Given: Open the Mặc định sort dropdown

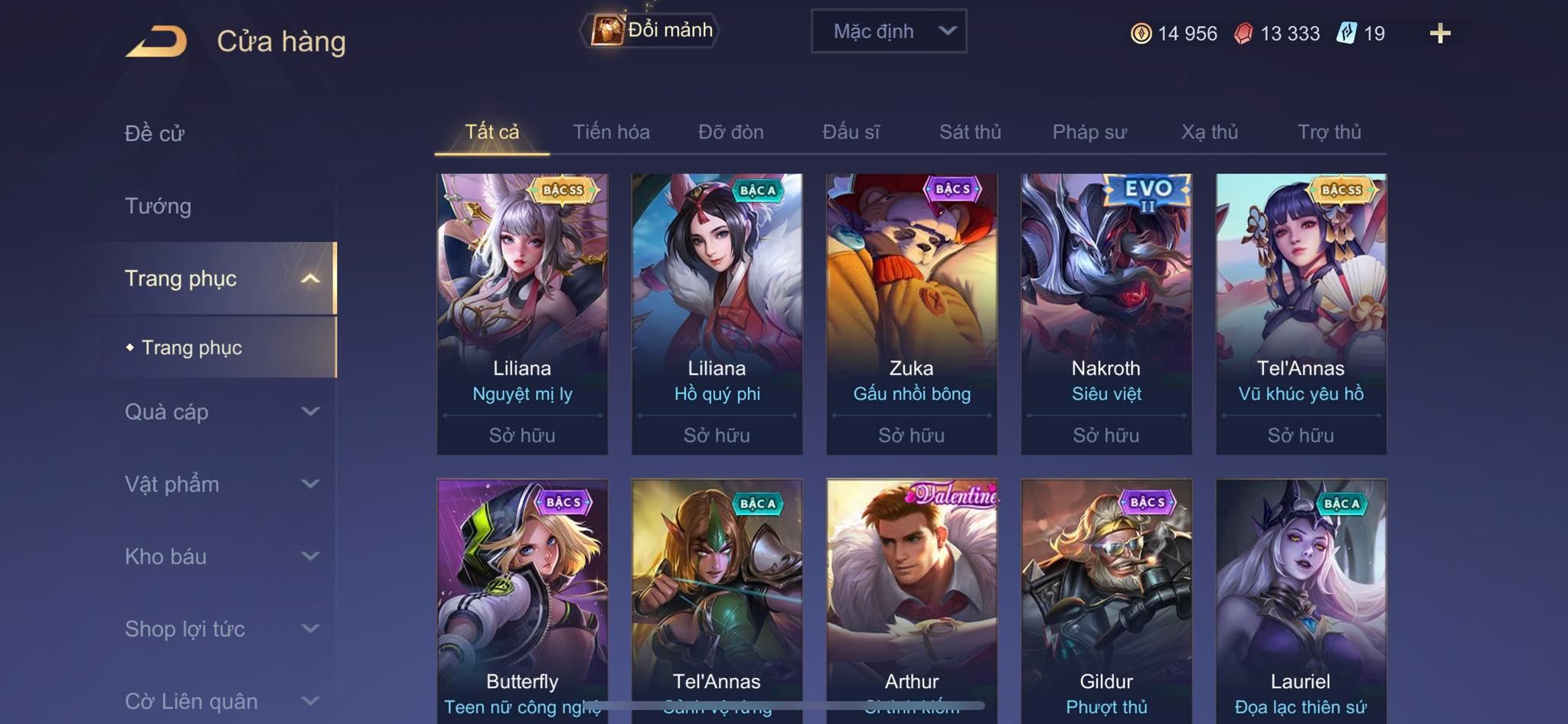Looking at the screenshot, I should [888, 31].
